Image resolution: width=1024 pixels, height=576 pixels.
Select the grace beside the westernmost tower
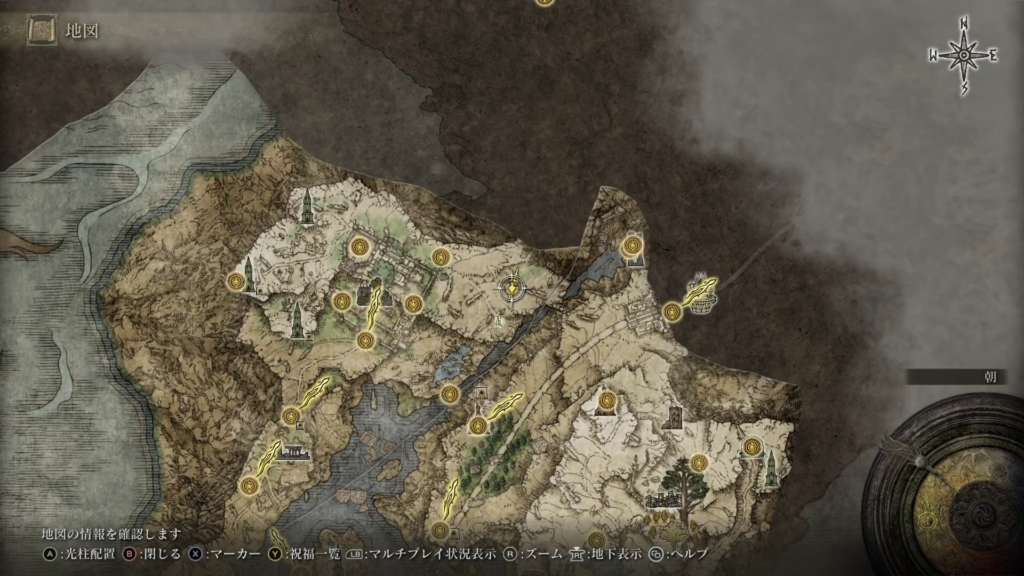236,281
